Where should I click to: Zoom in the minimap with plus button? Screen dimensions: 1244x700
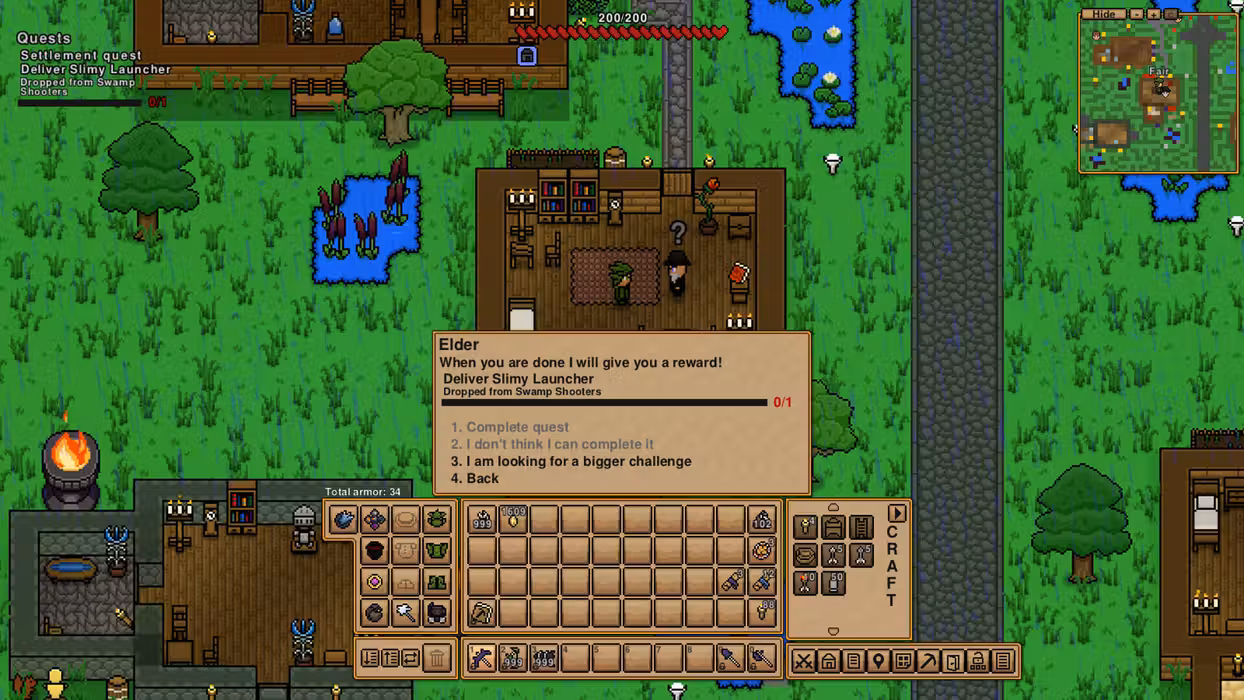pos(1153,15)
